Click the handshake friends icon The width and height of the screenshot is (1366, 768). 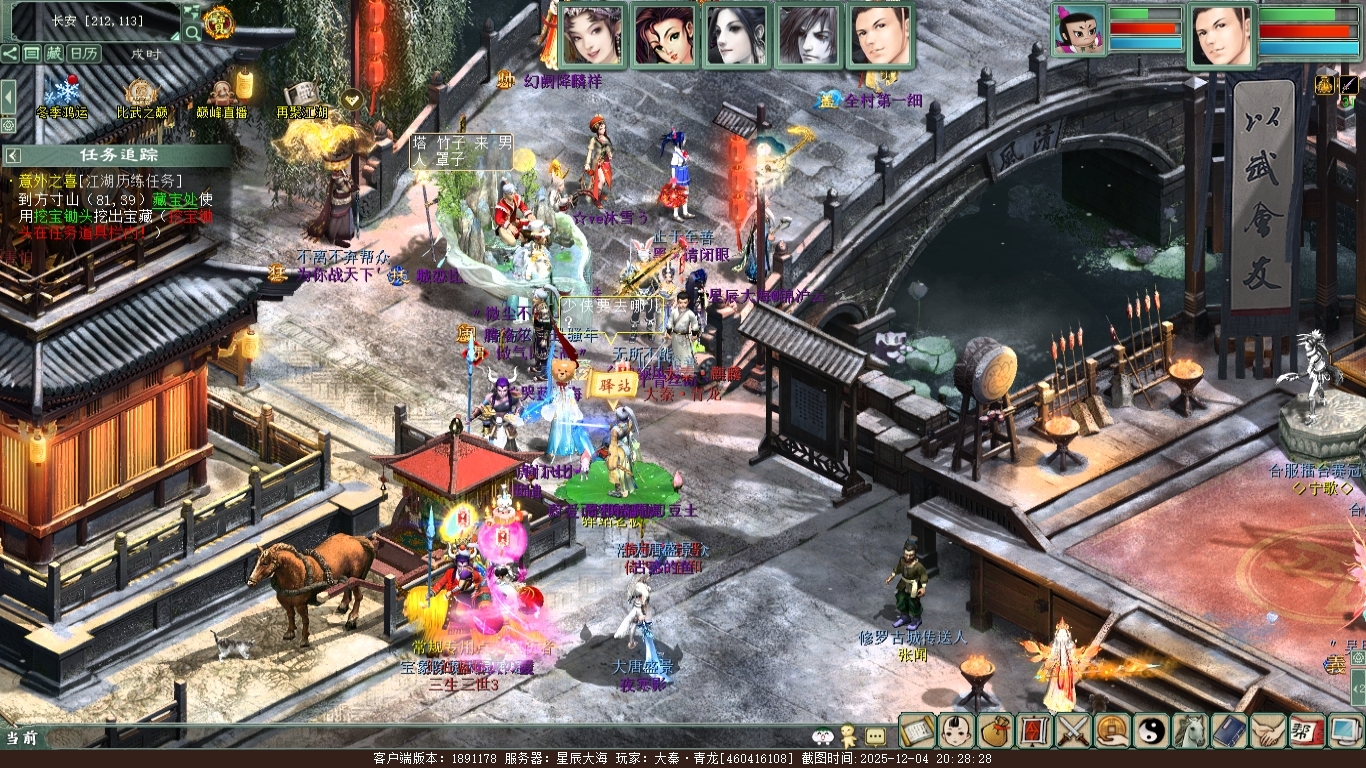pos(1268,731)
